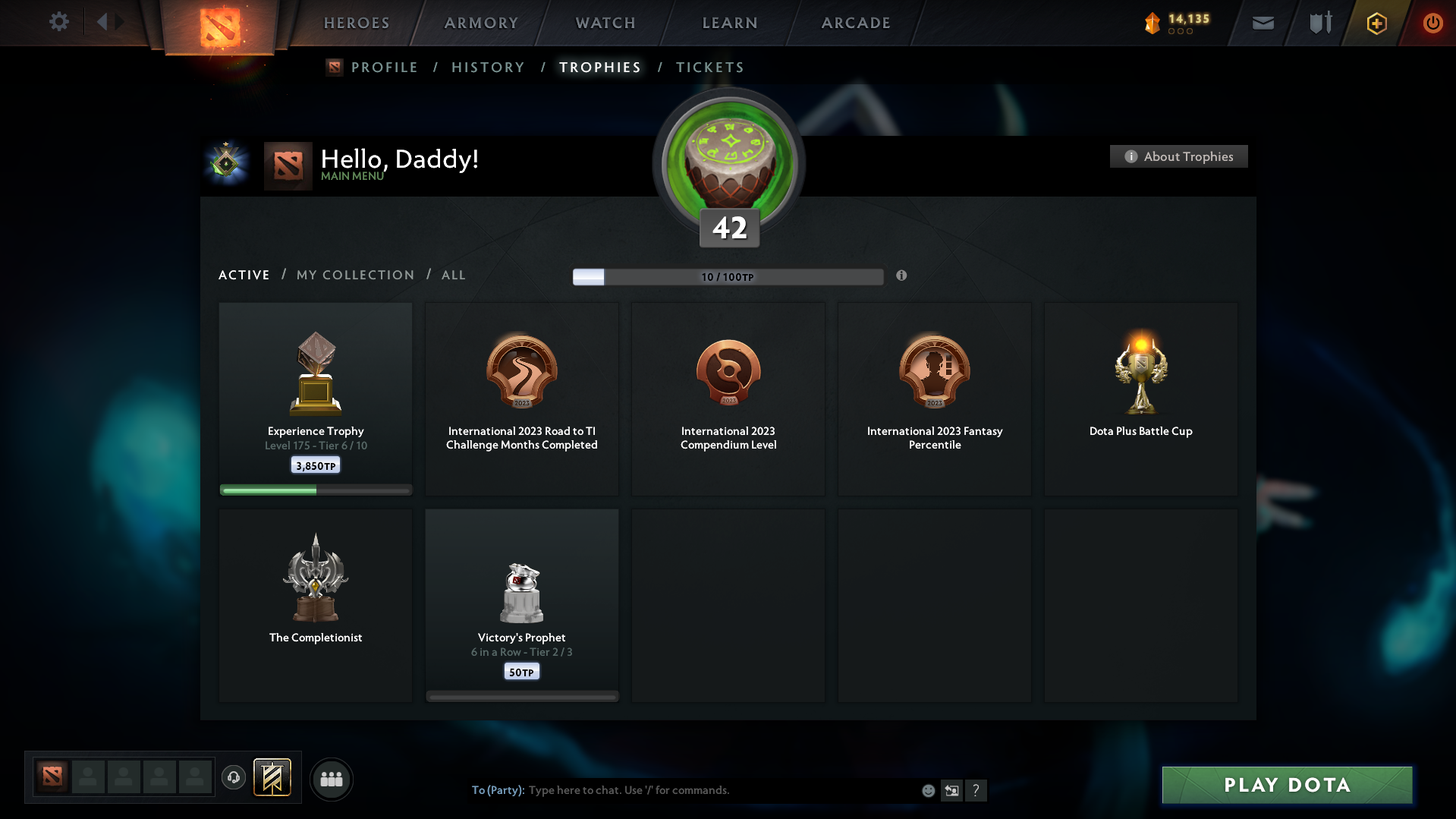Click the 10/100TP progress bar
Viewport: 1456px width, 819px height.
click(x=728, y=276)
